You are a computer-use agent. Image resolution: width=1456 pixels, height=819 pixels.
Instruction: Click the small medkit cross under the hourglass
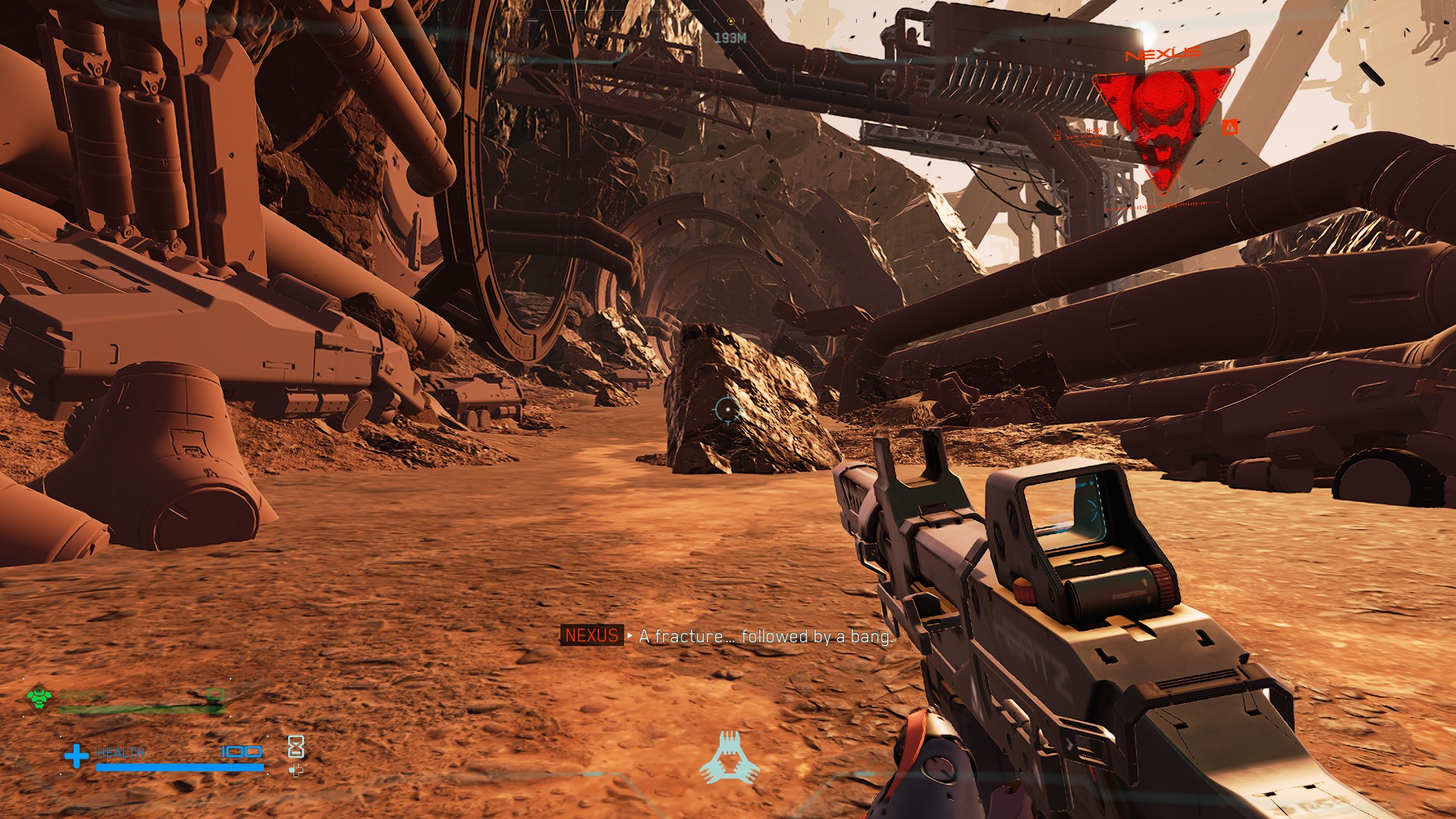click(296, 770)
